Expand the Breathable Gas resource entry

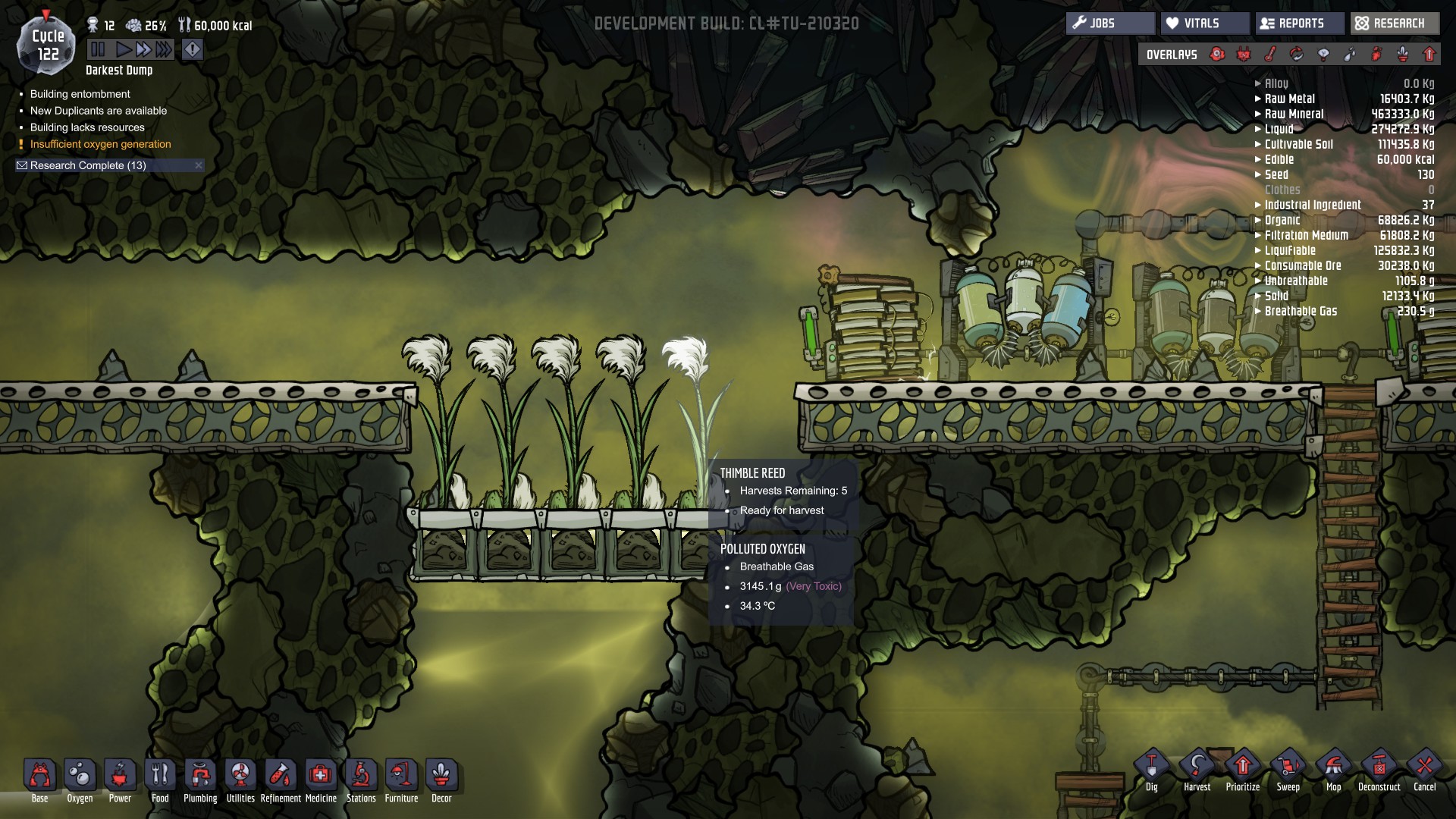[1258, 311]
